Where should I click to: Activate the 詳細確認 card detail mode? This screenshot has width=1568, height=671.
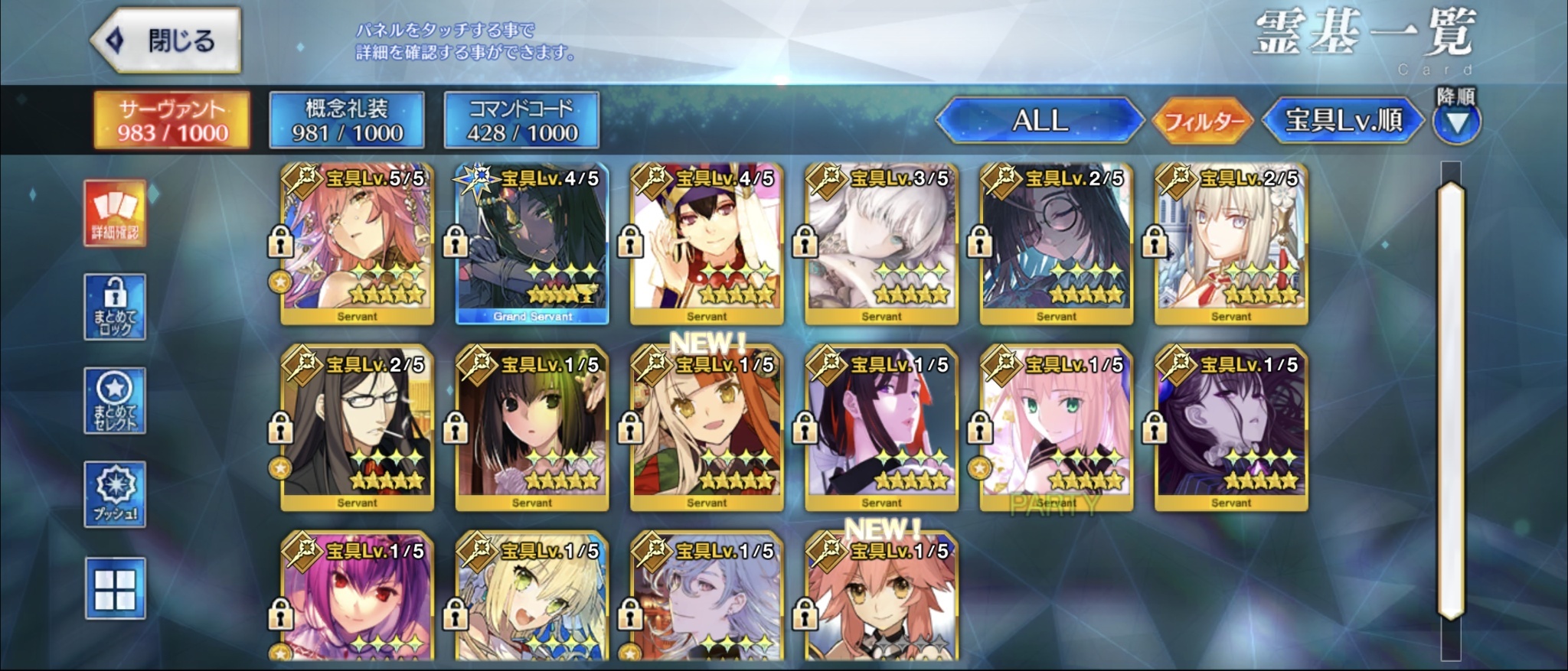coord(115,213)
